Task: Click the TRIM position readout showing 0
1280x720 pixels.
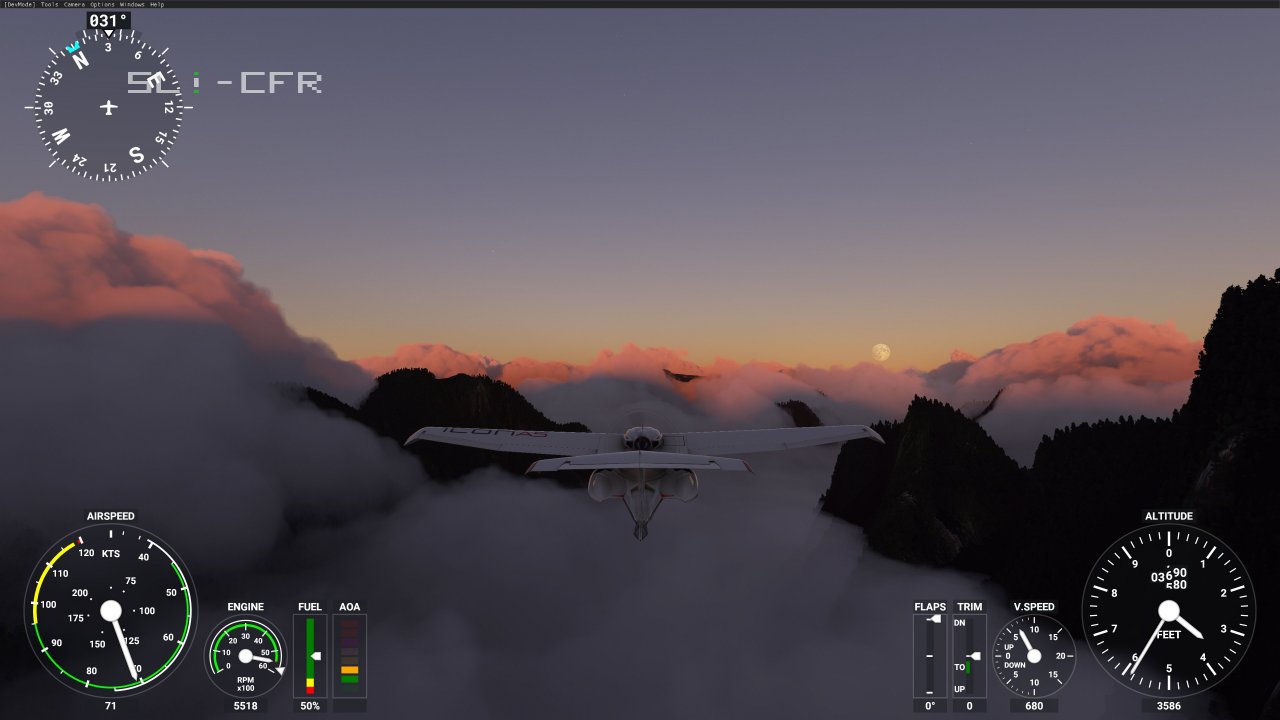Action: point(967,705)
